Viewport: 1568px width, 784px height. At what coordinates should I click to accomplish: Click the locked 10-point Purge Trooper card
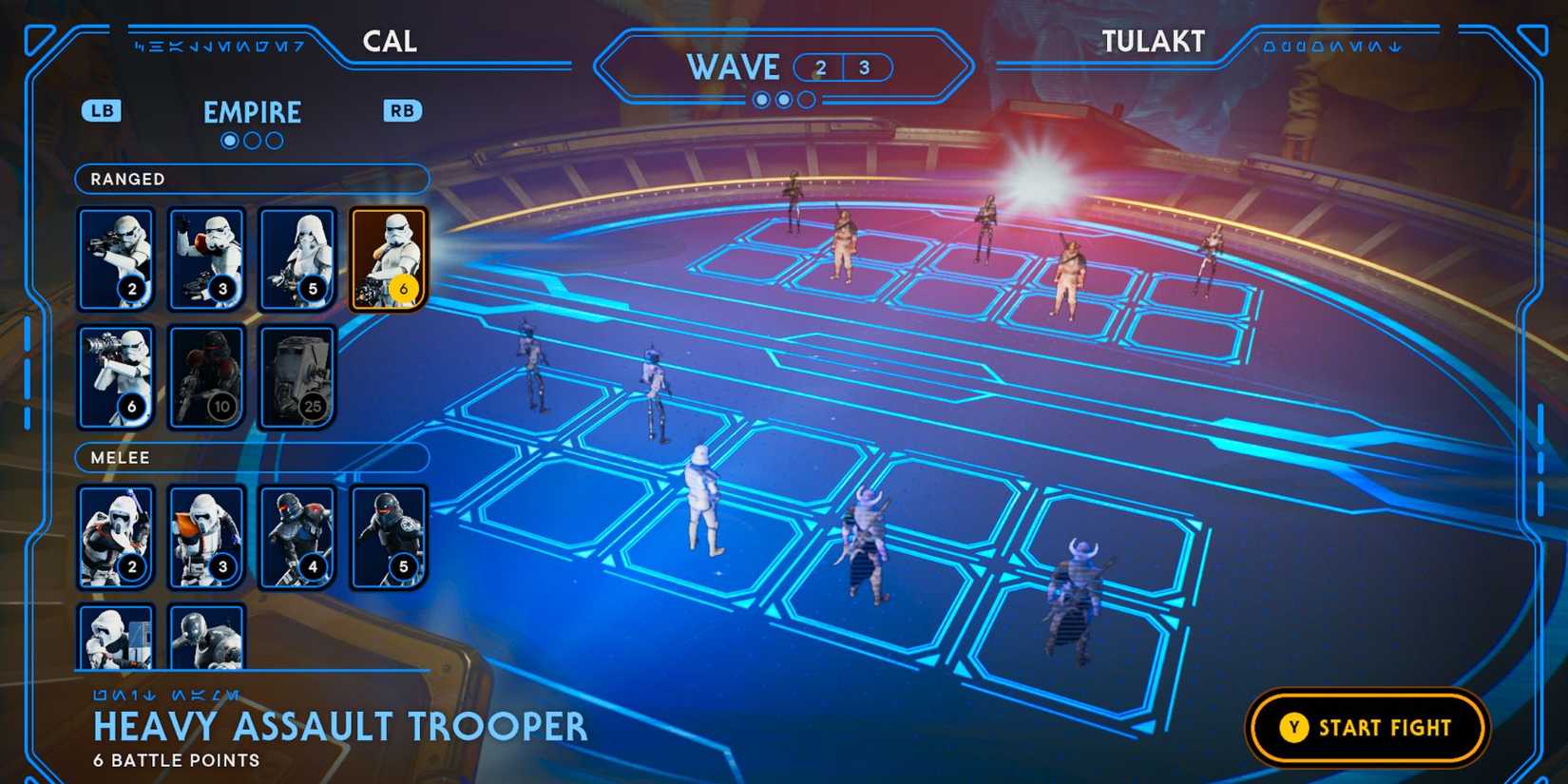tap(206, 375)
